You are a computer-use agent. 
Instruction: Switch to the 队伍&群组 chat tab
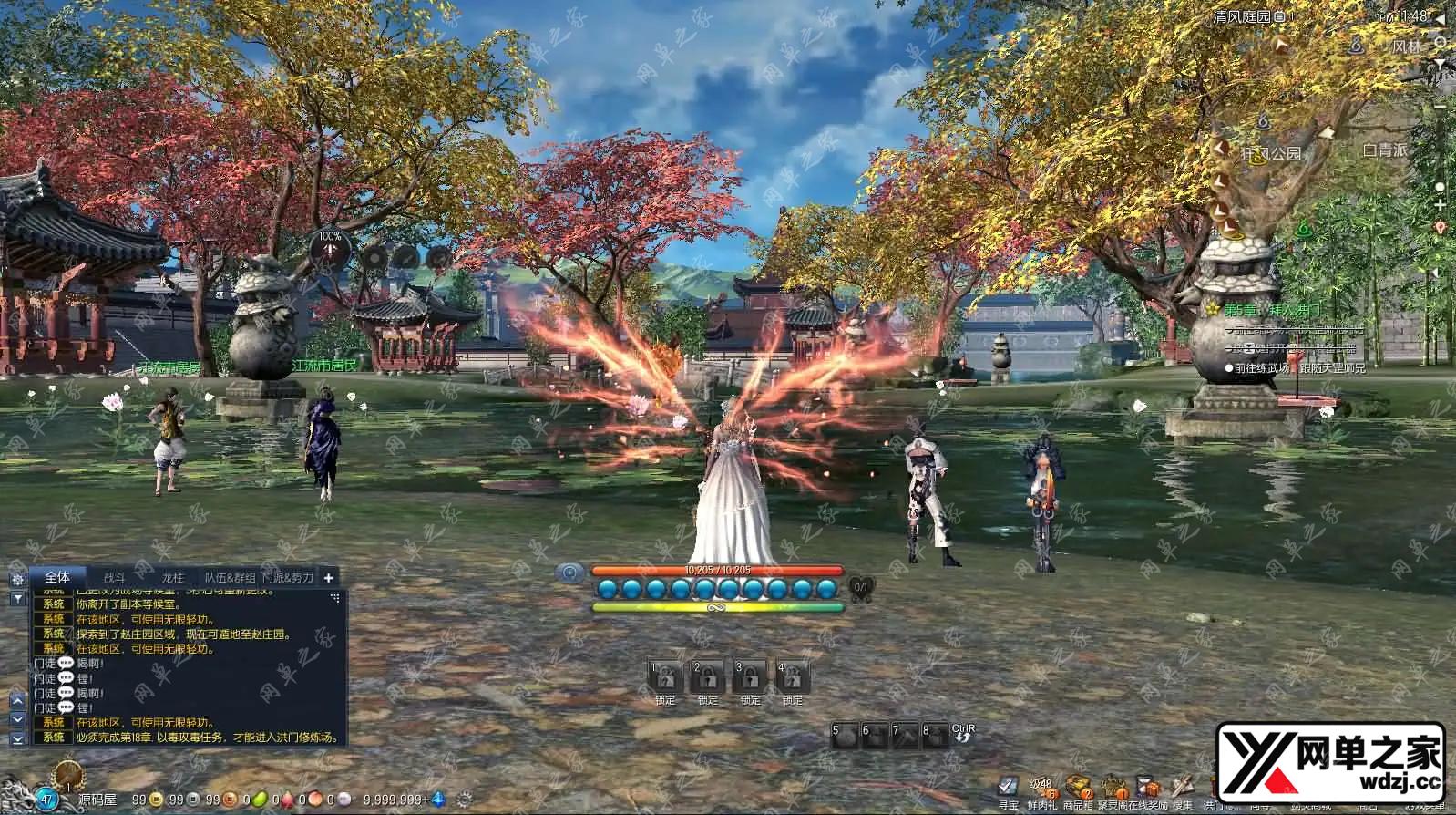[230, 577]
